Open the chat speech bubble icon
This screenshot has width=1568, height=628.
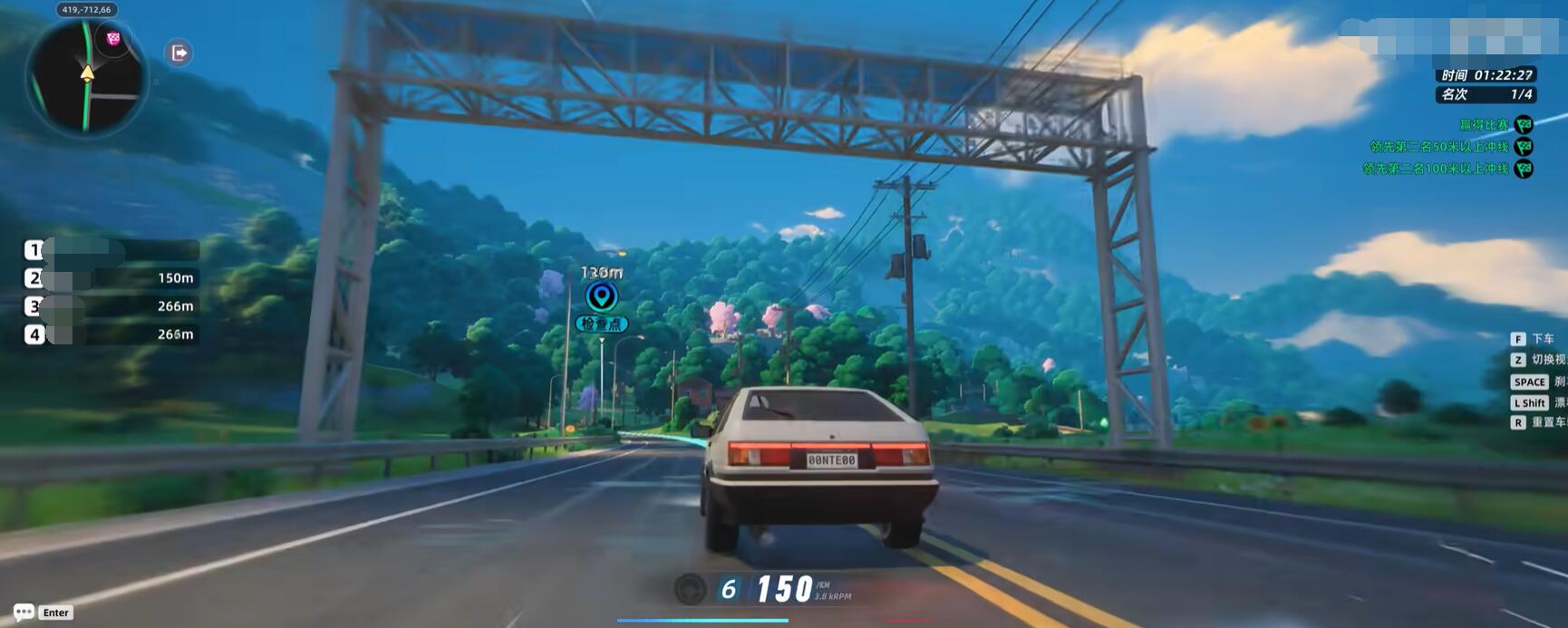24,612
